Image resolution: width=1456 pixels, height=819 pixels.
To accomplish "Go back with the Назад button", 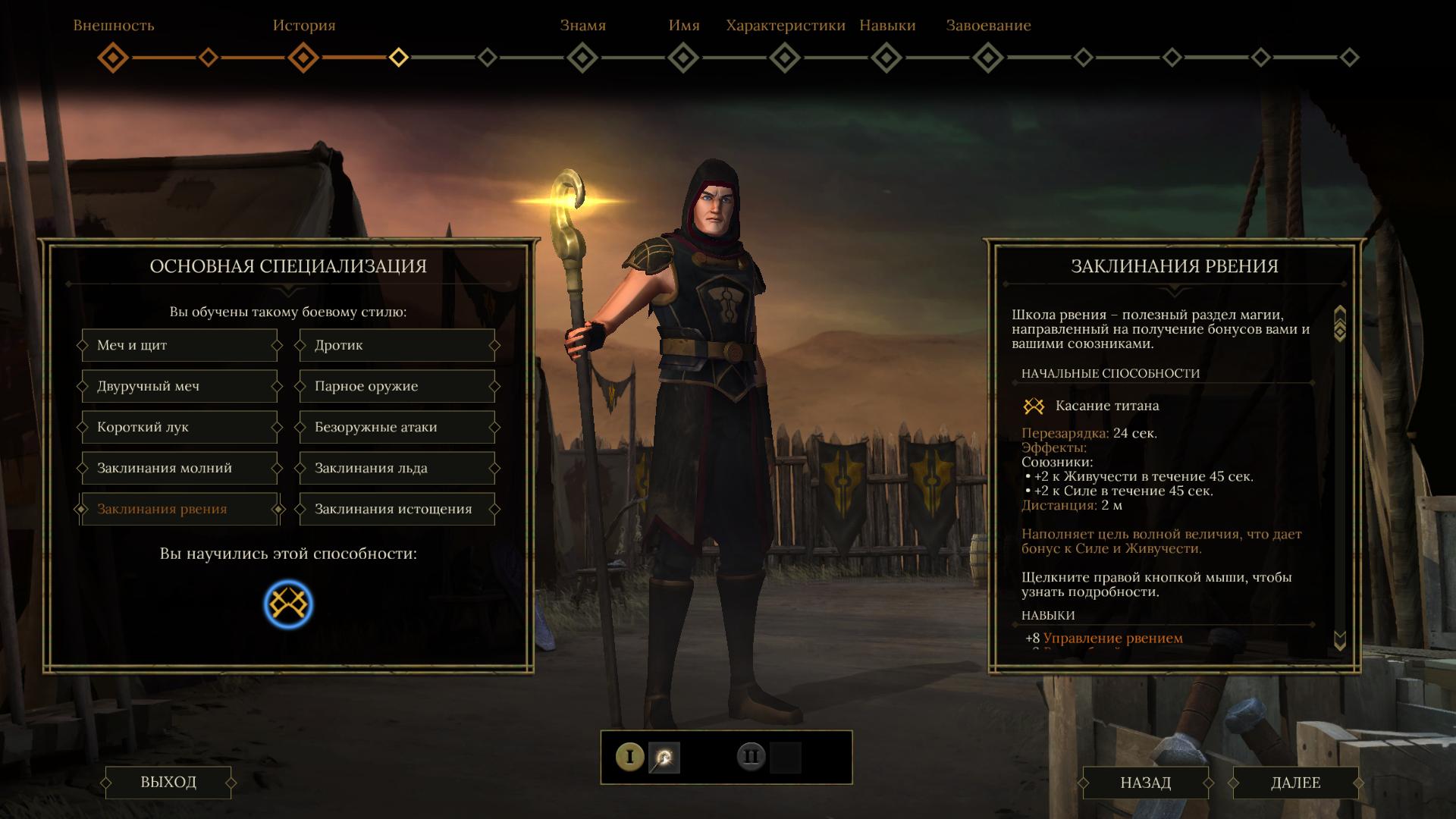I will click(1145, 783).
